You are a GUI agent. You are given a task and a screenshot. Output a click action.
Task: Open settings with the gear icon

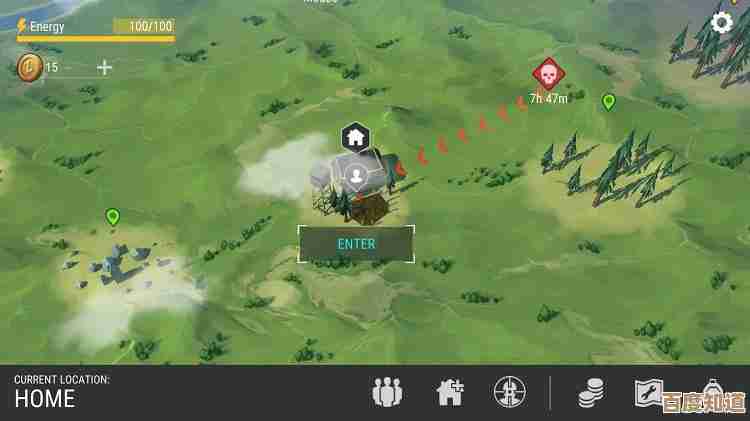point(722,23)
